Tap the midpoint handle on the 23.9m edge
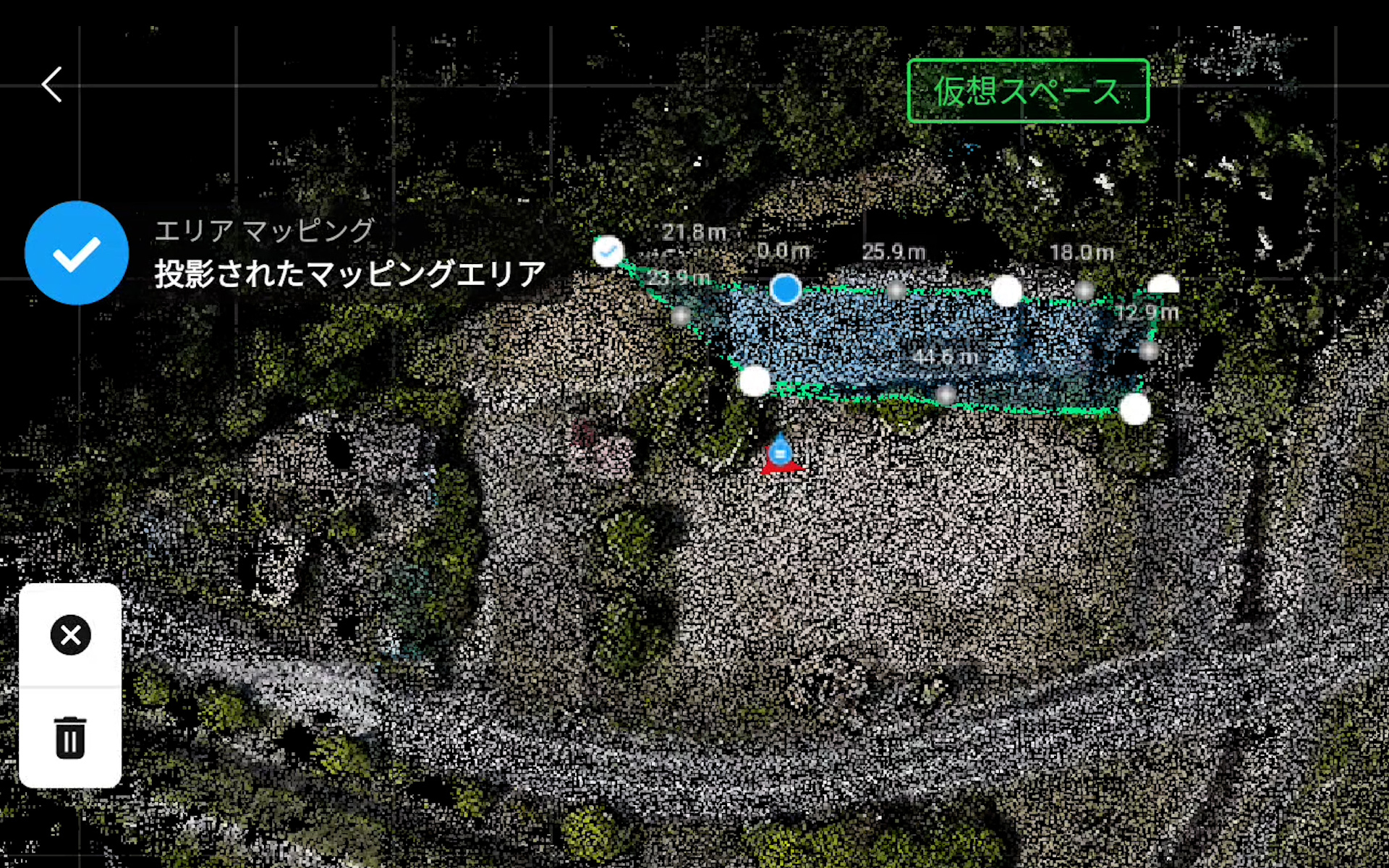Viewport: 1389px width, 868px height. point(680,316)
